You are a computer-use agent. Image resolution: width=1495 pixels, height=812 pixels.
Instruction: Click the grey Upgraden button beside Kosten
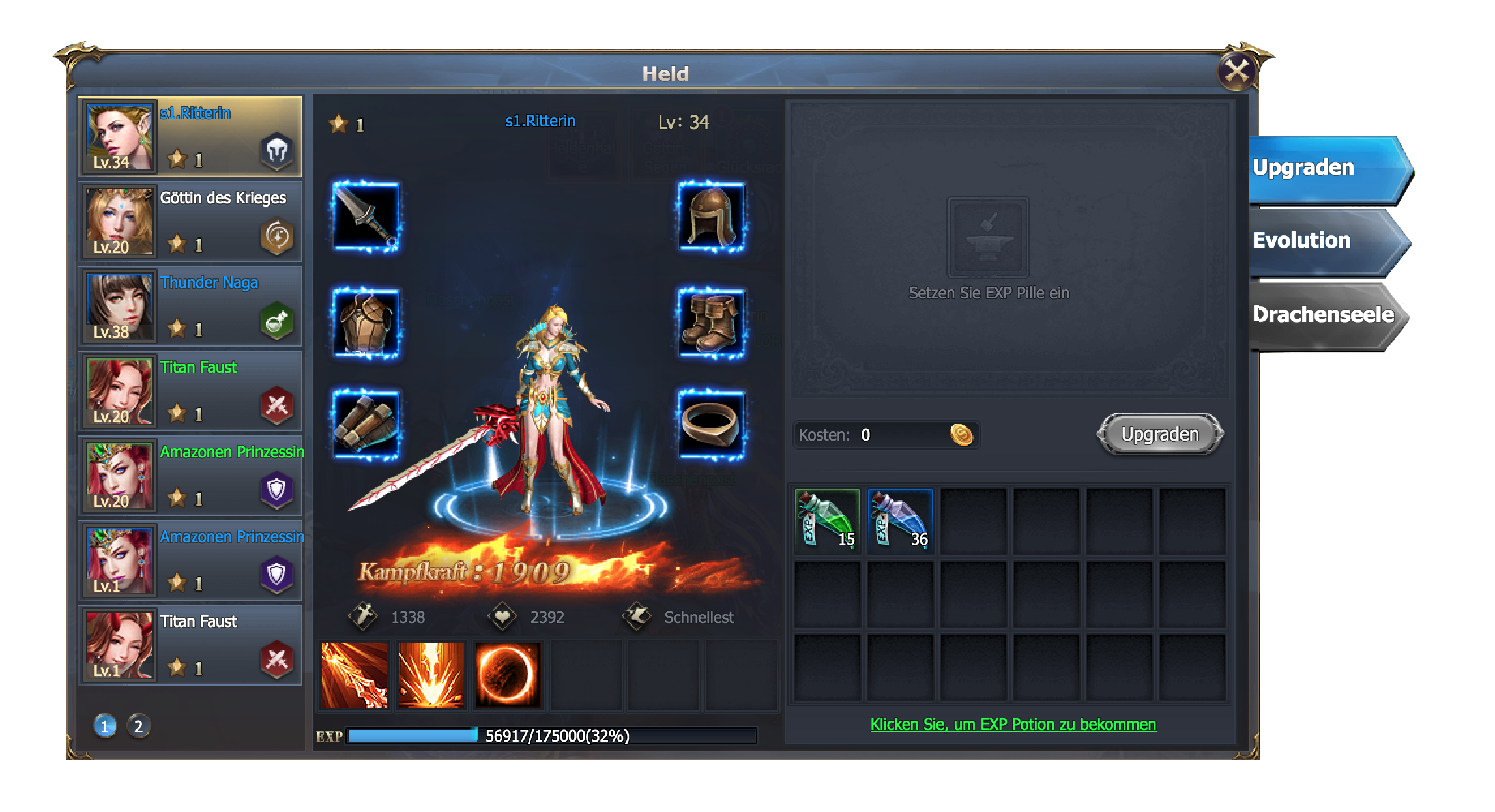tap(1159, 435)
